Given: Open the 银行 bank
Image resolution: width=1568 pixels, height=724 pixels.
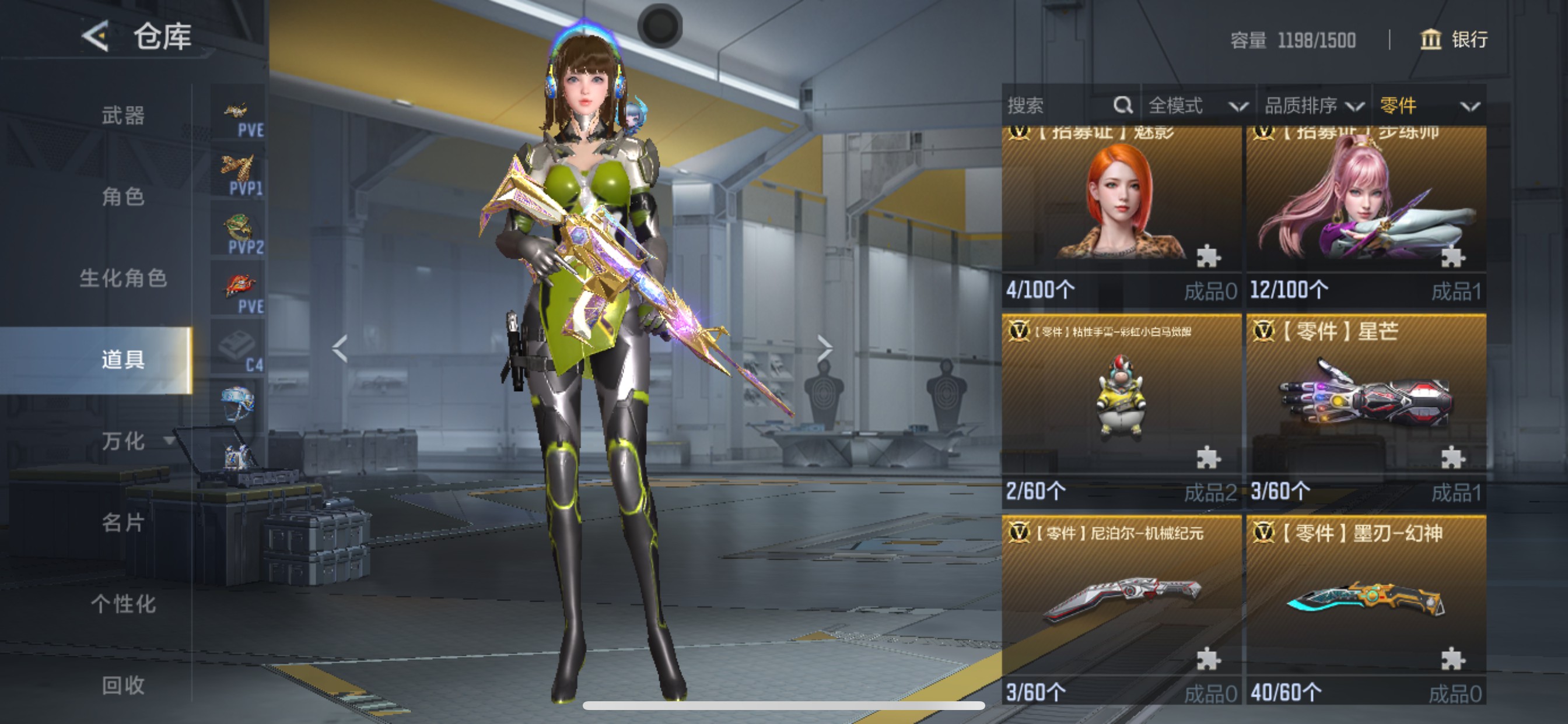Looking at the screenshot, I should click(x=1454, y=40).
